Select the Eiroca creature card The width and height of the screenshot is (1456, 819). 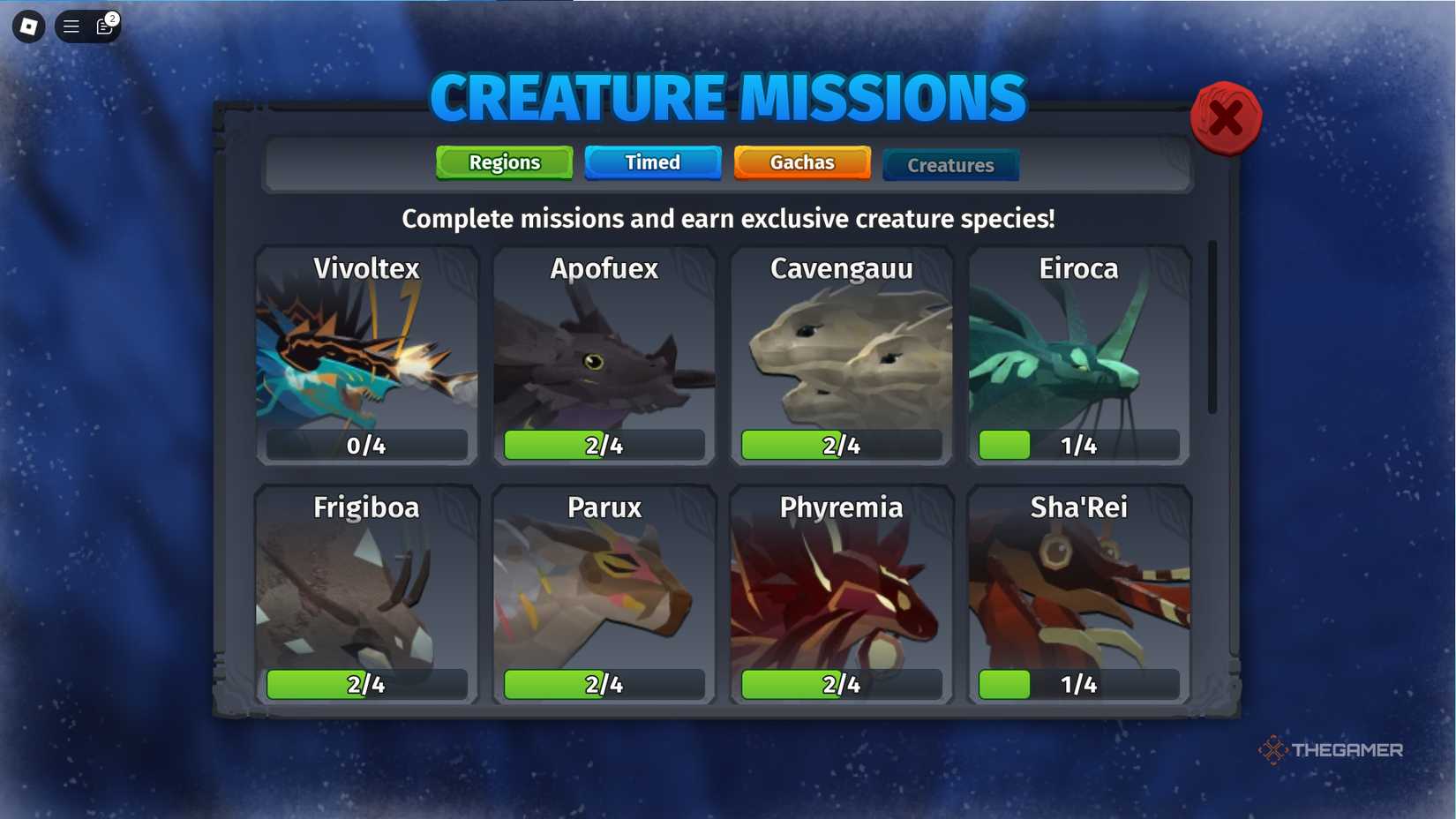(x=1078, y=353)
